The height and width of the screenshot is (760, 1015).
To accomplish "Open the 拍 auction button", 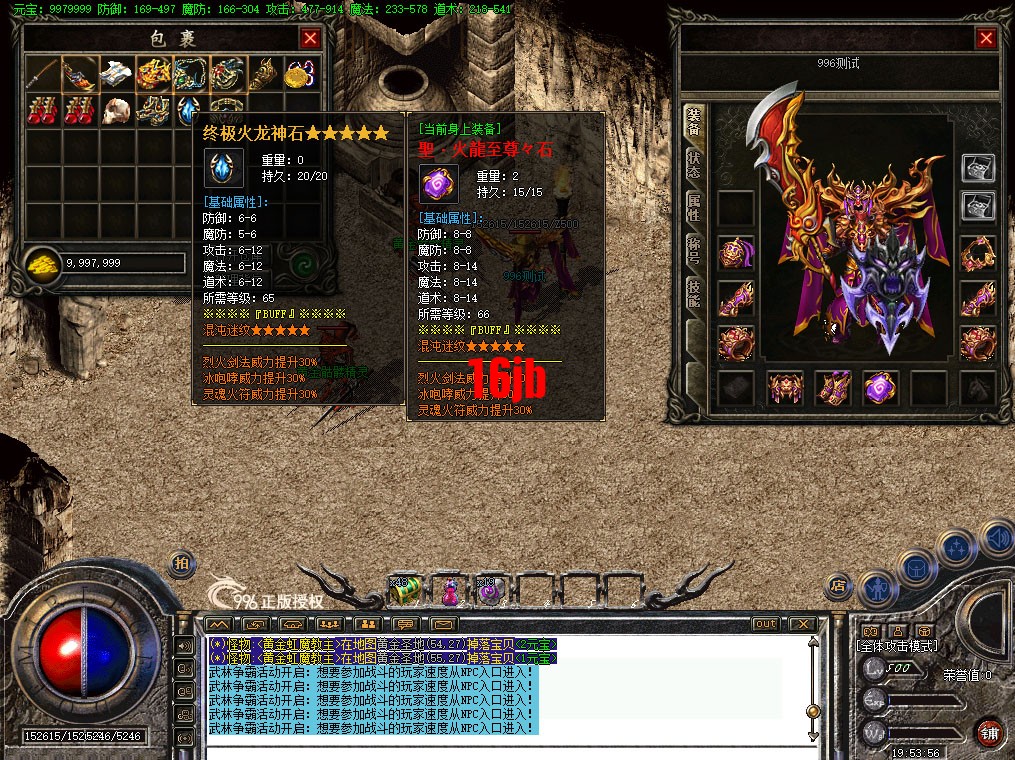I will click(181, 563).
